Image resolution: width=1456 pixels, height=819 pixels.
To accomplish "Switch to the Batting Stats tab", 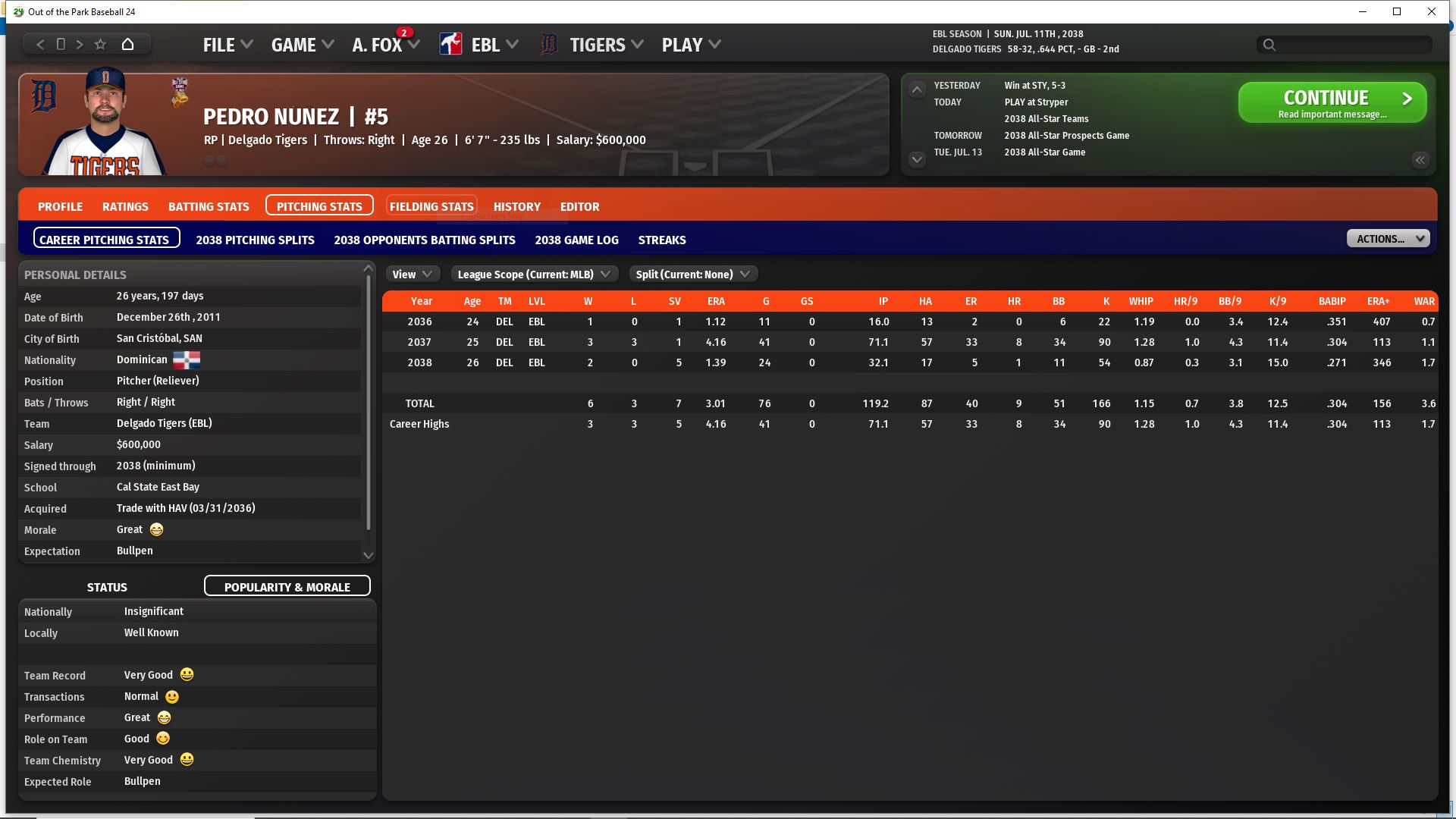I will point(209,206).
